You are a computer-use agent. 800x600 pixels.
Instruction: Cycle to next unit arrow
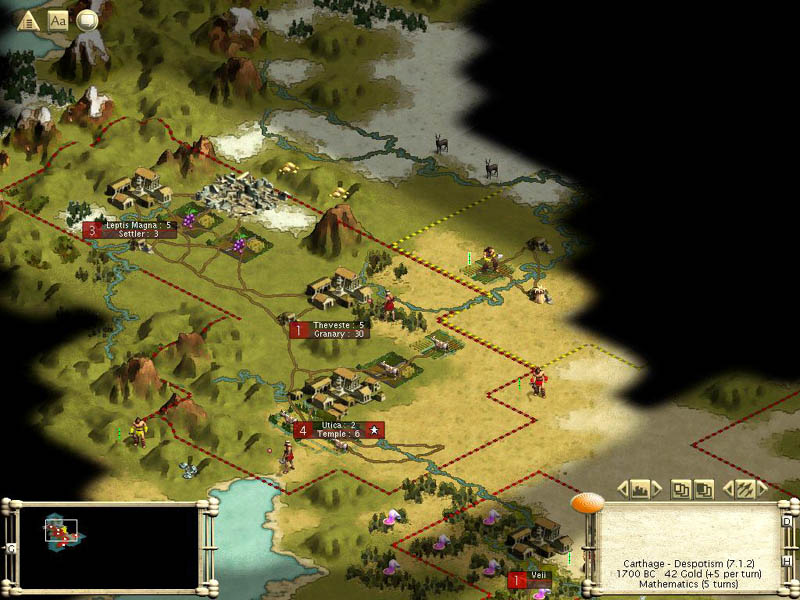pos(763,489)
